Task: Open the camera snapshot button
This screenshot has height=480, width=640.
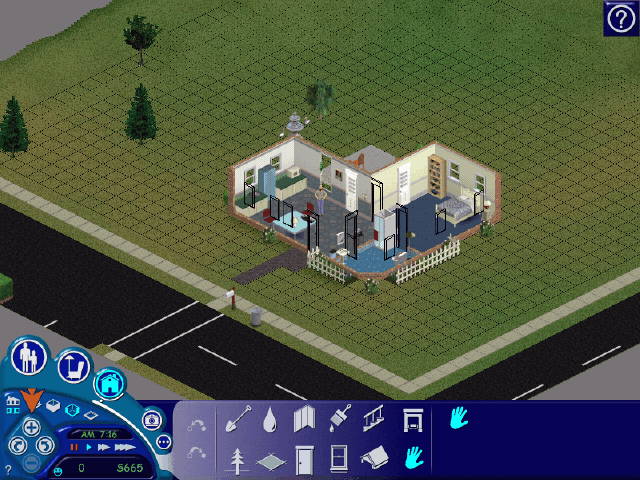Action: point(152,421)
